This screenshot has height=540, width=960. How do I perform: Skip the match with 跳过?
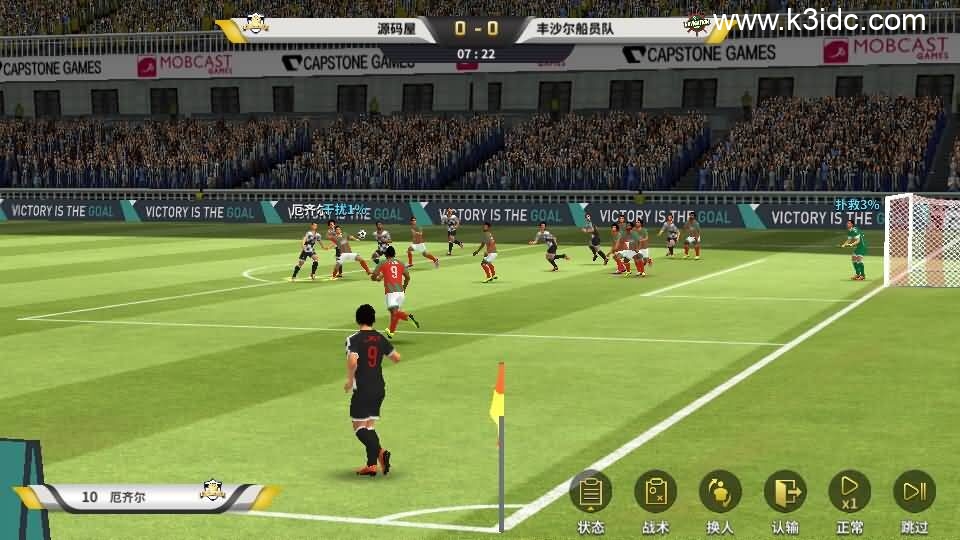(x=914, y=492)
